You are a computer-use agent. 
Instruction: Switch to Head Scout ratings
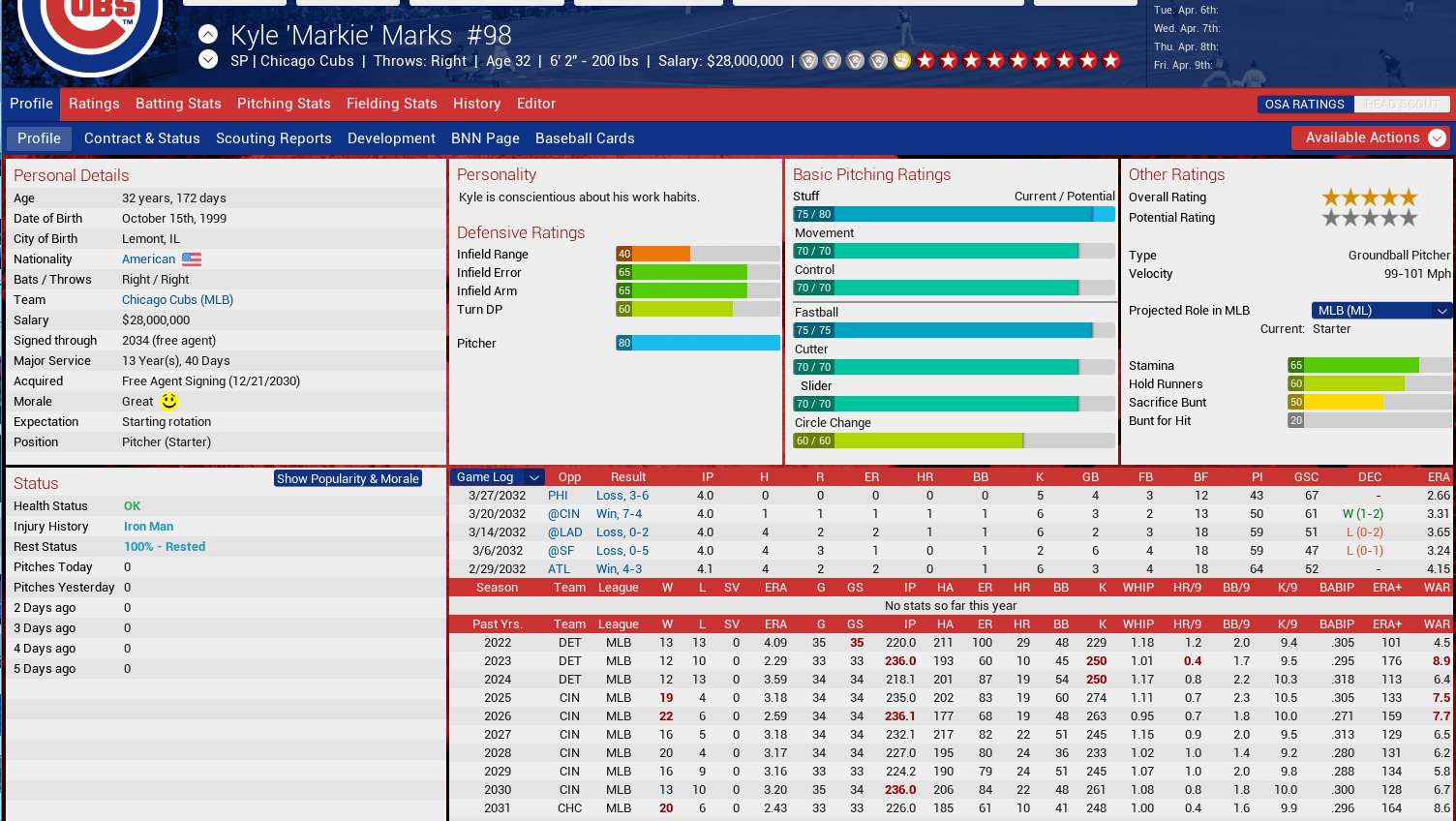(x=1402, y=105)
